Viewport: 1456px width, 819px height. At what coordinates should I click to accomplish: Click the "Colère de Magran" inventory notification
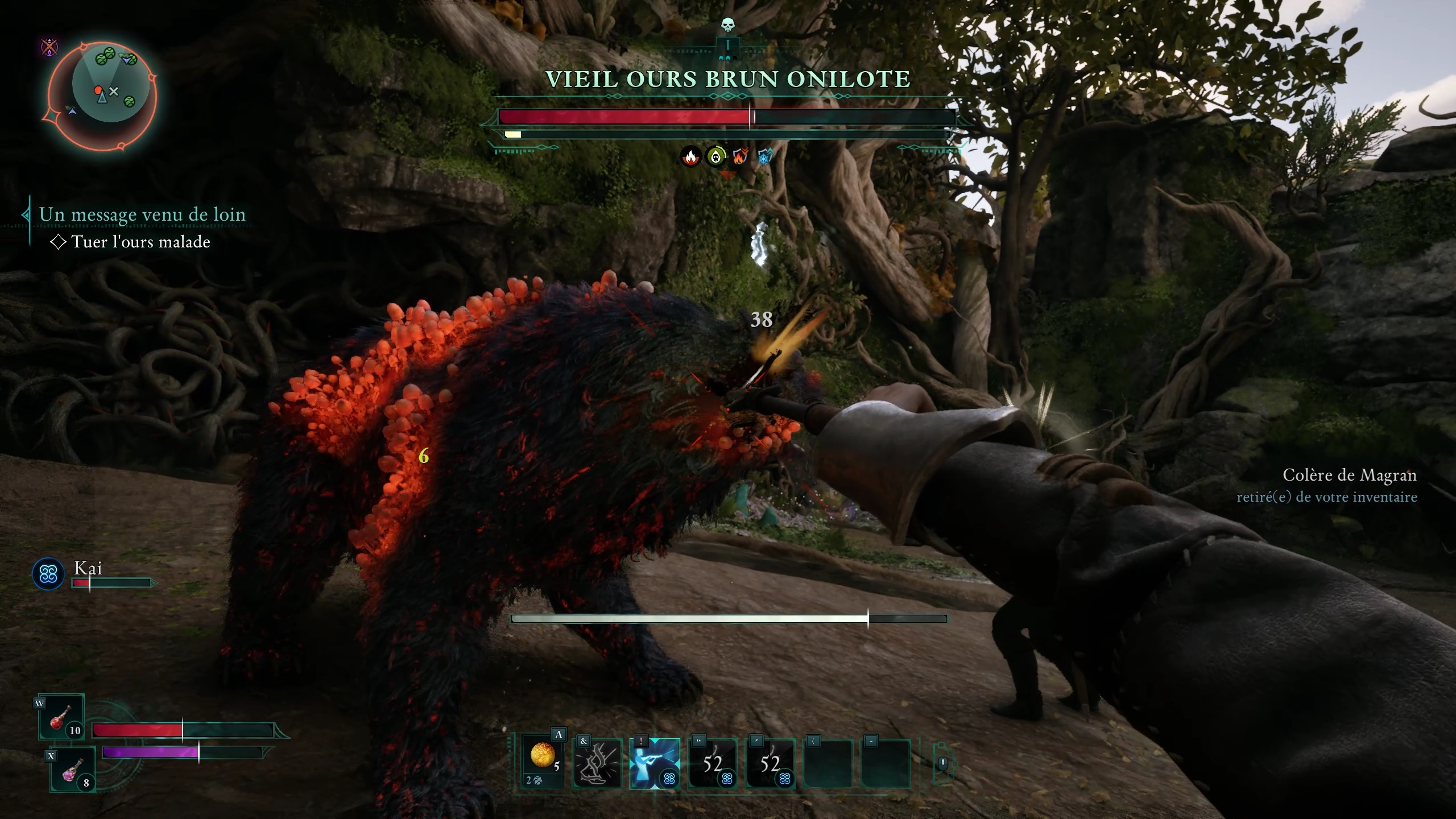tap(1349, 475)
